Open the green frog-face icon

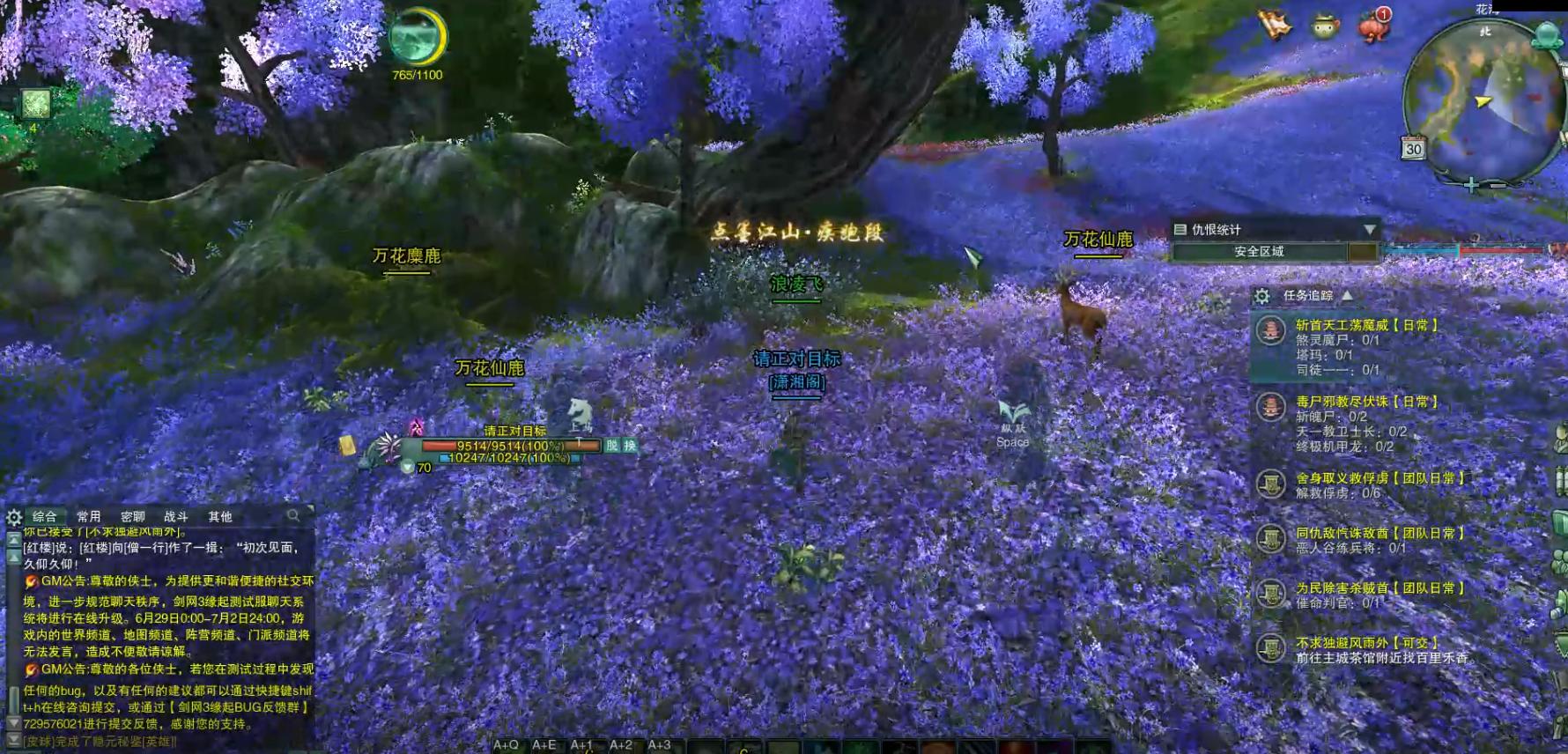(x=1325, y=26)
